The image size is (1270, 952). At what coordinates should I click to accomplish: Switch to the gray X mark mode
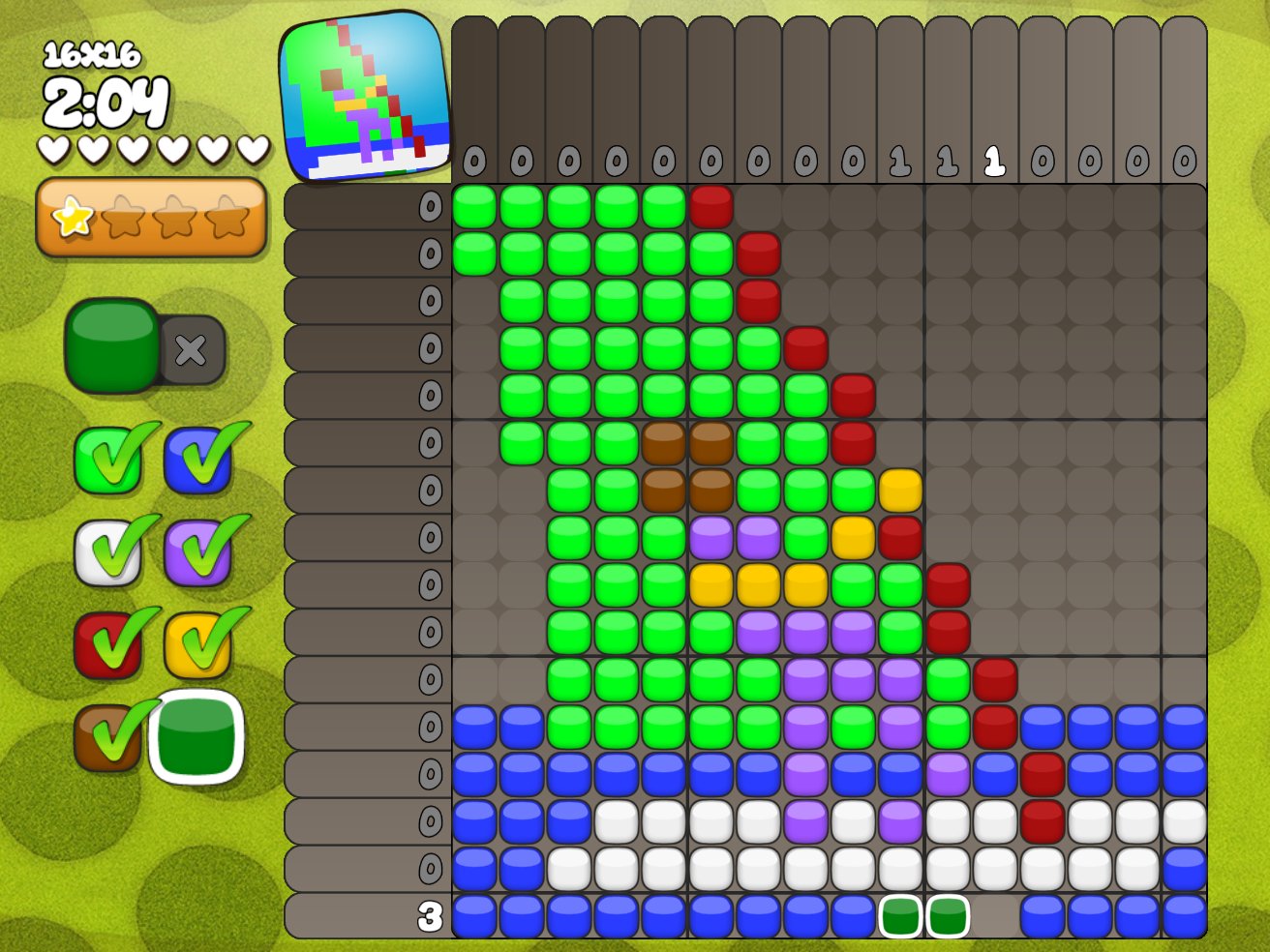tap(191, 350)
